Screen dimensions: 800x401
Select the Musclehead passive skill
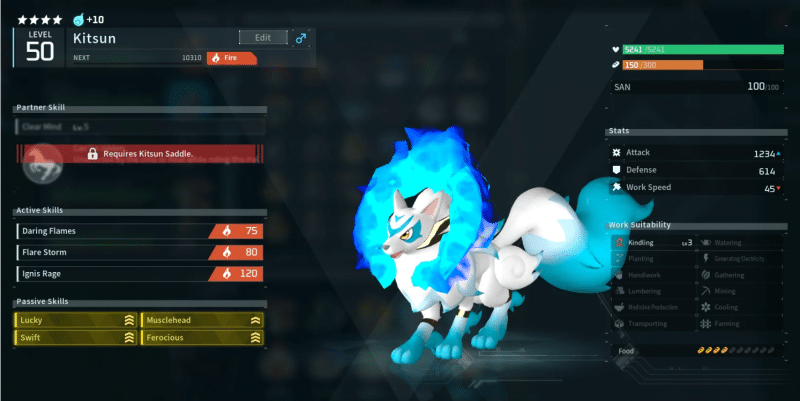(x=203, y=320)
